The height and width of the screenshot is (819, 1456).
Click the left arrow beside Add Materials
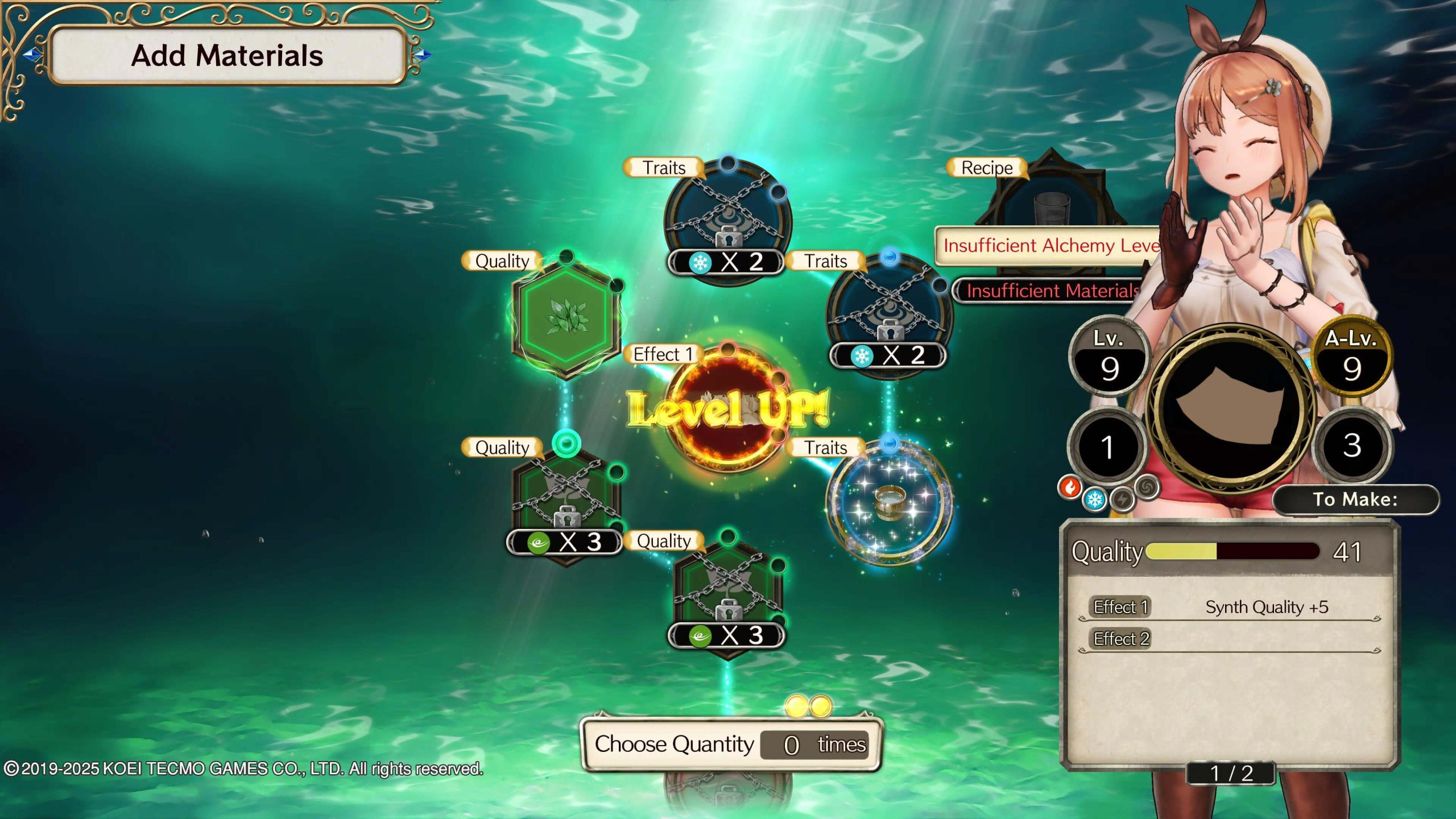click(33, 55)
